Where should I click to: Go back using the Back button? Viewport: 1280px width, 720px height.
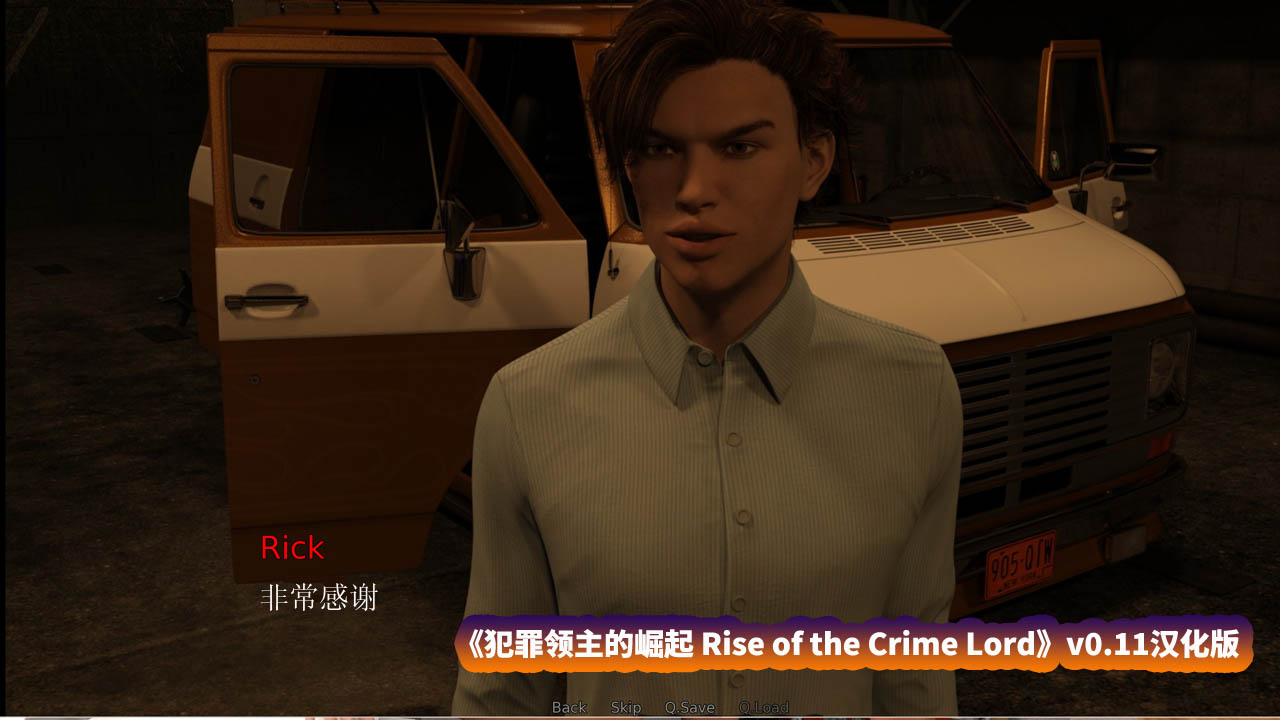(569, 707)
